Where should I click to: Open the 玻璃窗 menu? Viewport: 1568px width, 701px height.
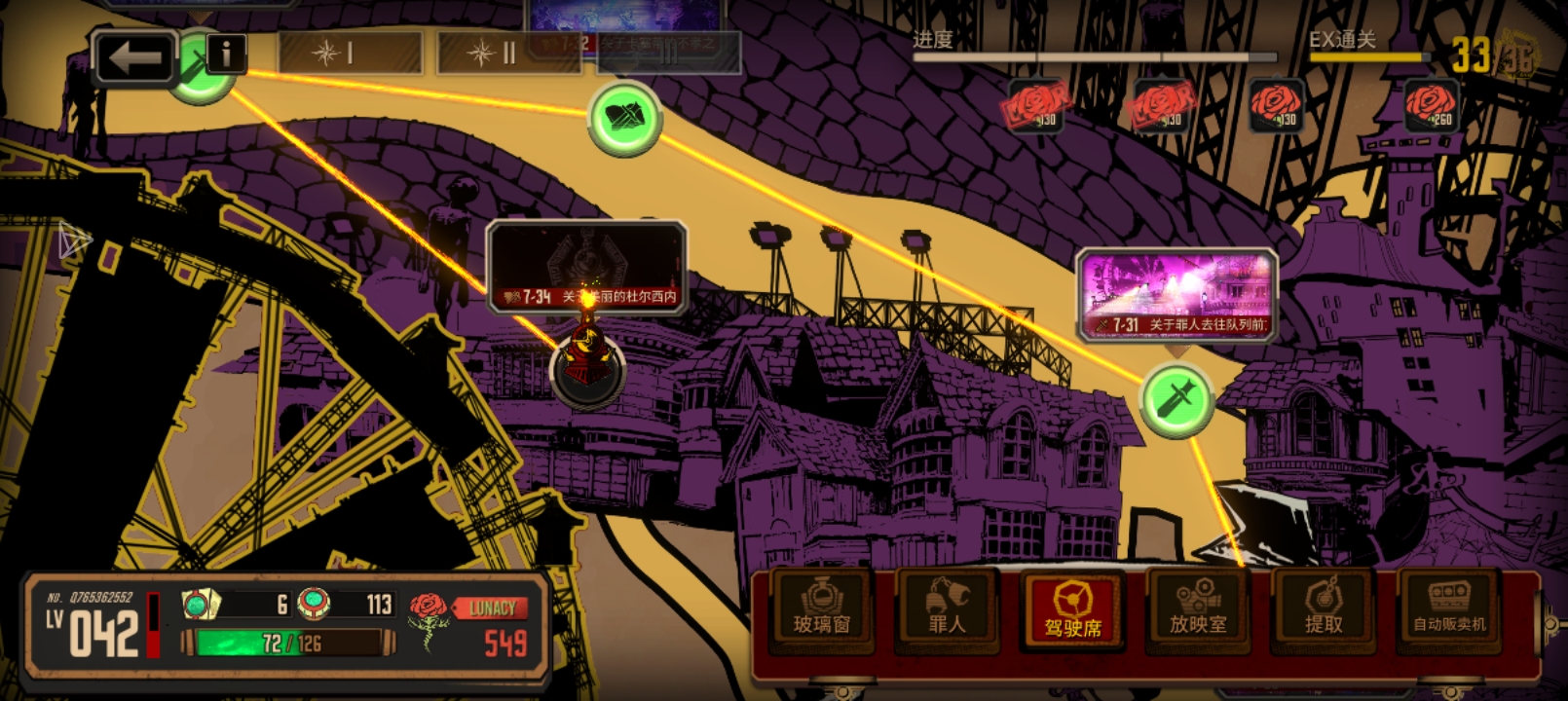pos(821,609)
